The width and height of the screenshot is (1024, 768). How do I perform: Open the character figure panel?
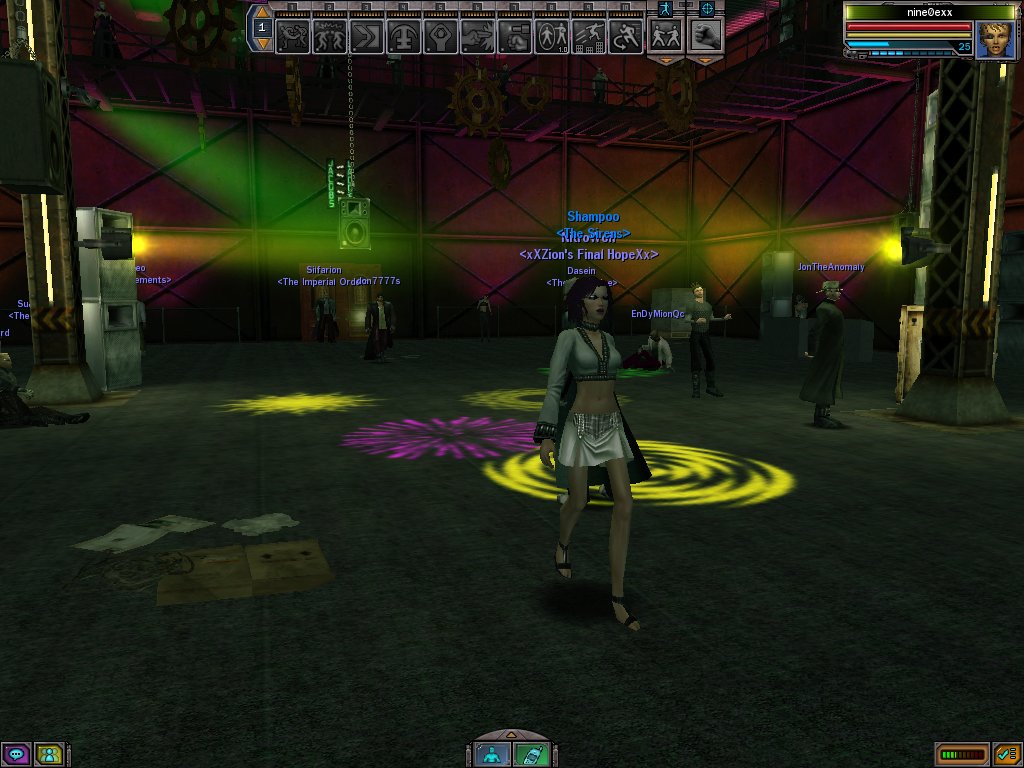point(492,755)
